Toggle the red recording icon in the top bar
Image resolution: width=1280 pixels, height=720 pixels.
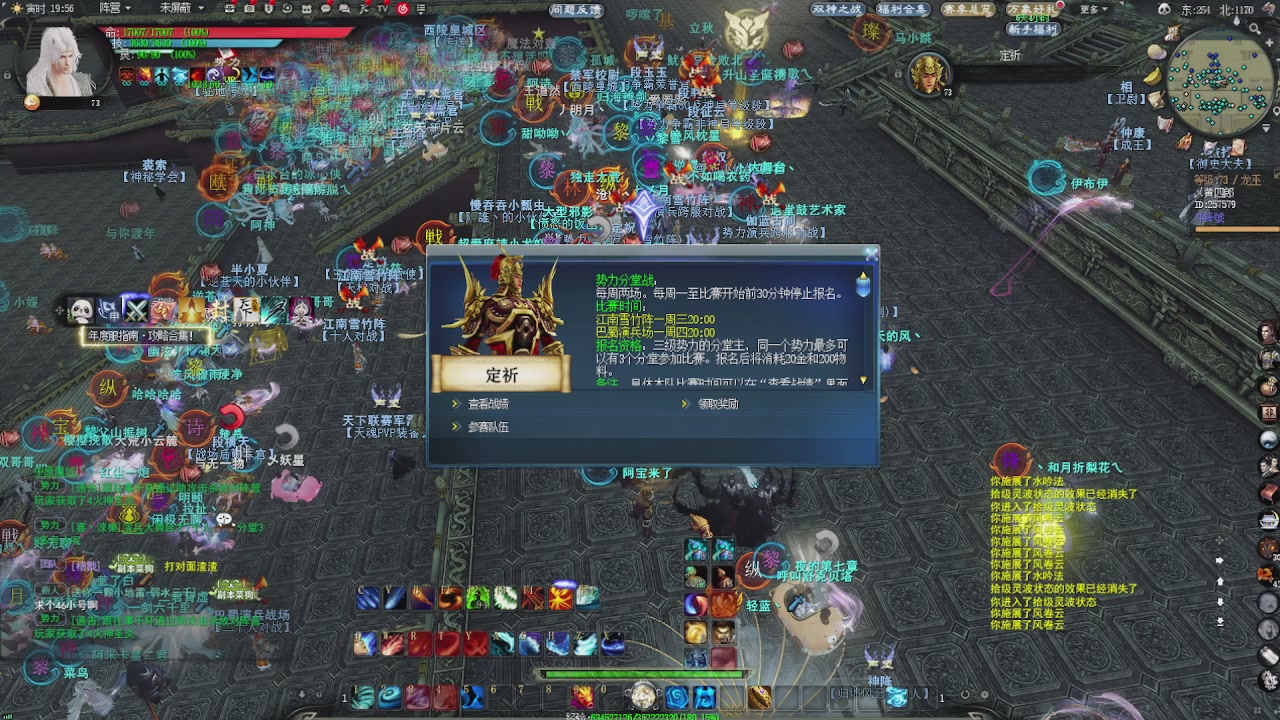point(404,8)
